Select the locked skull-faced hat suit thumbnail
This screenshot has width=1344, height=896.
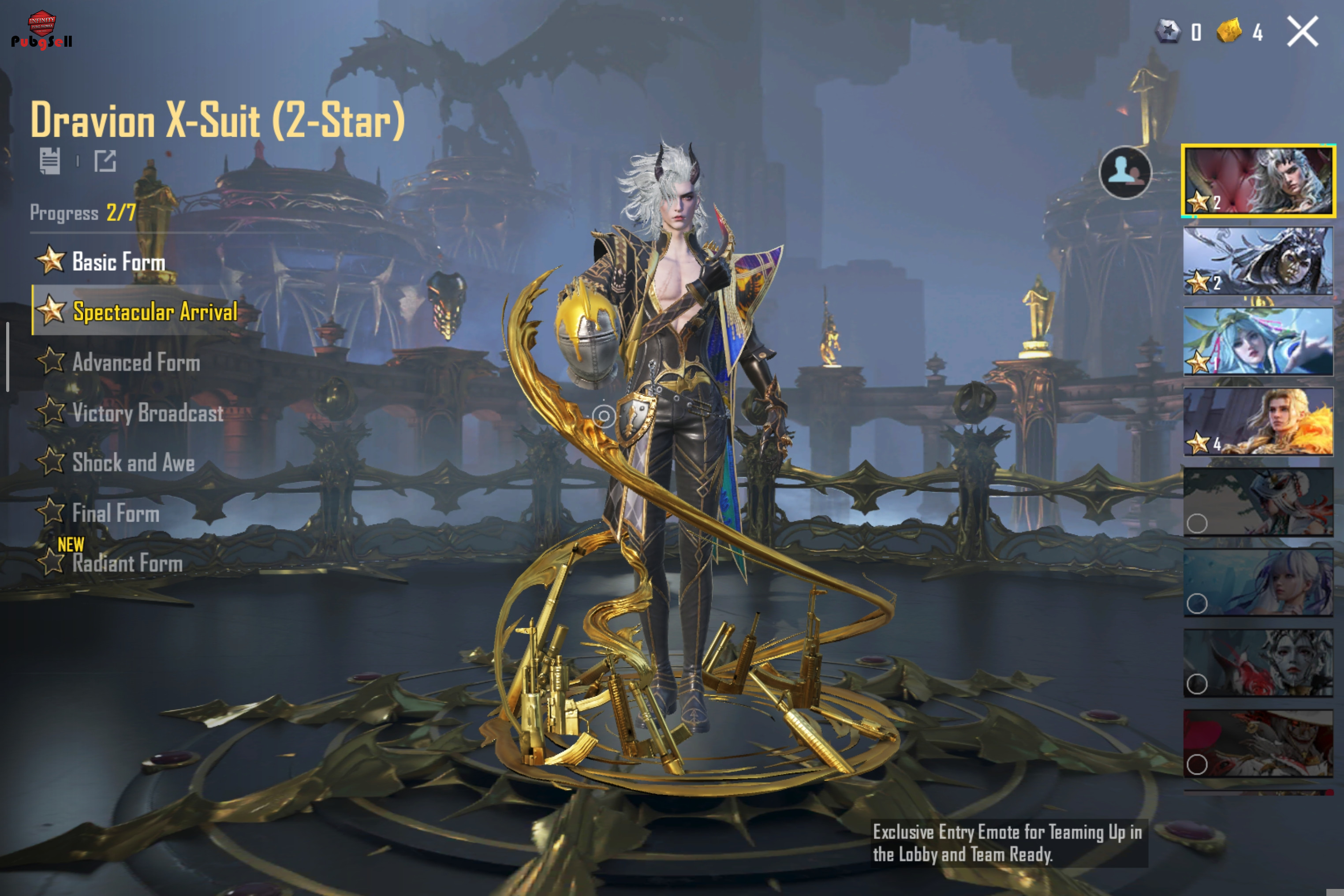pyautogui.click(x=1258, y=743)
